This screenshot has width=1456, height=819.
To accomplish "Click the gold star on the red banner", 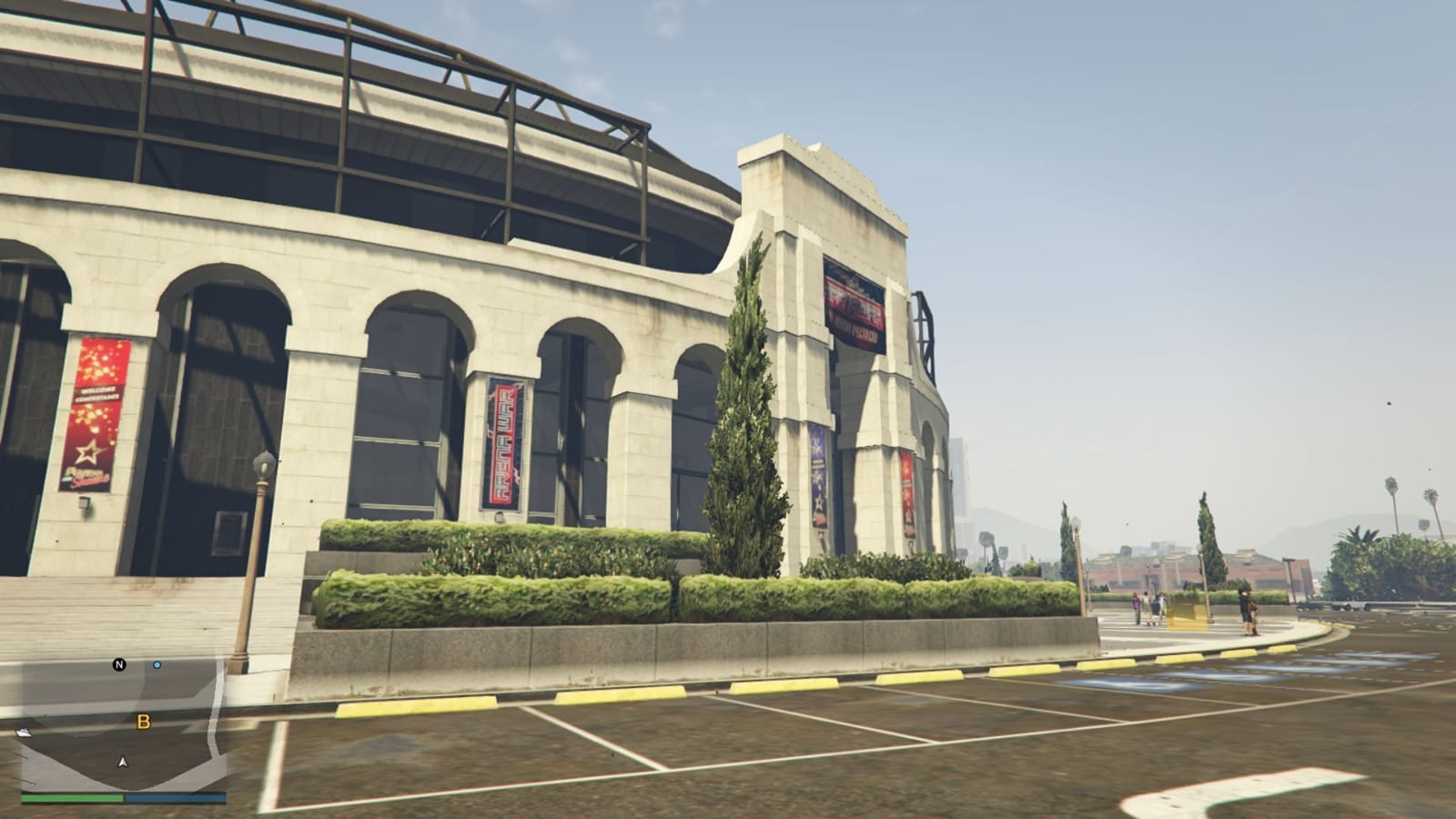I will (90, 451).
